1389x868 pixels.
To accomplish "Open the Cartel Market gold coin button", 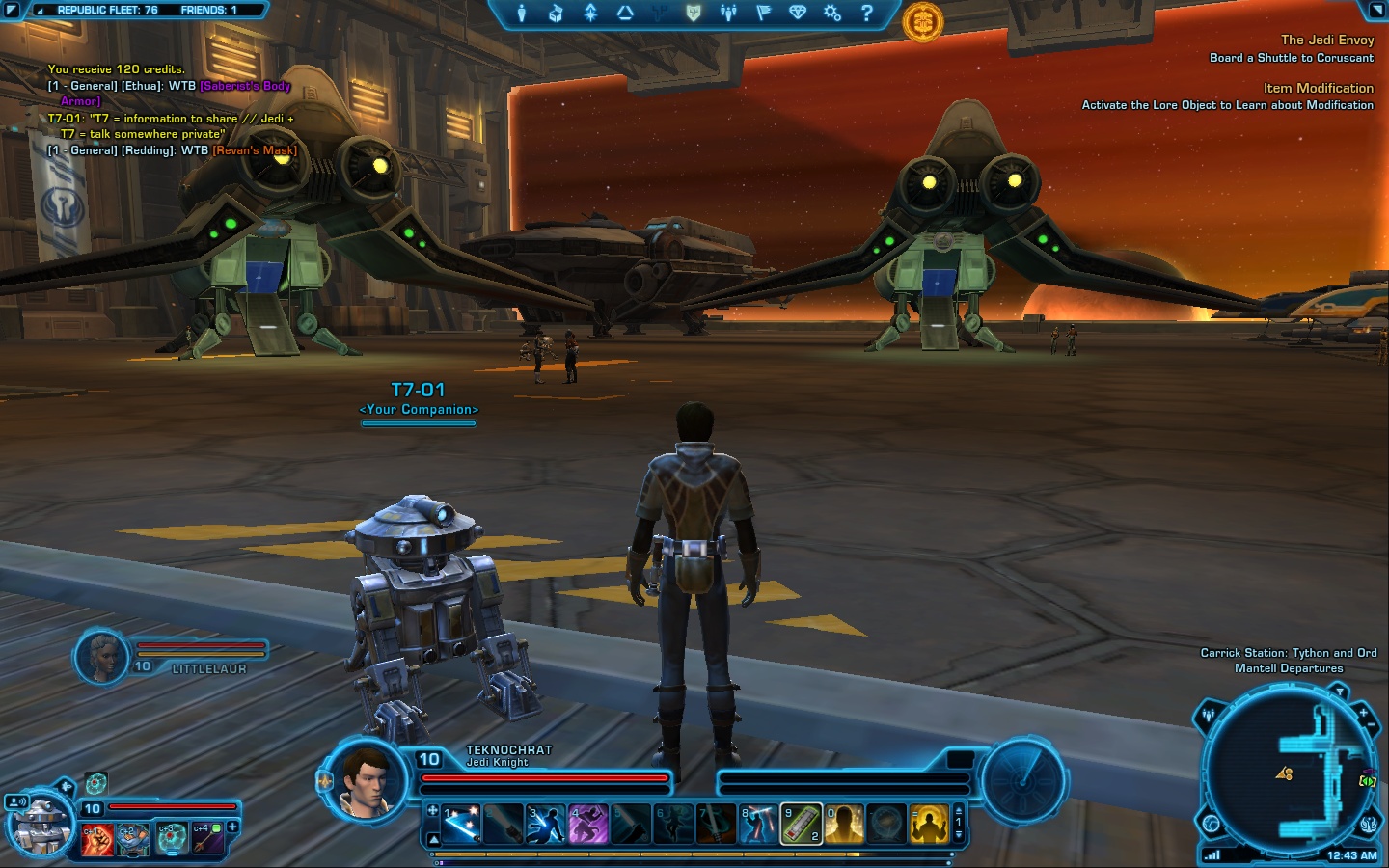I will 922,21.
